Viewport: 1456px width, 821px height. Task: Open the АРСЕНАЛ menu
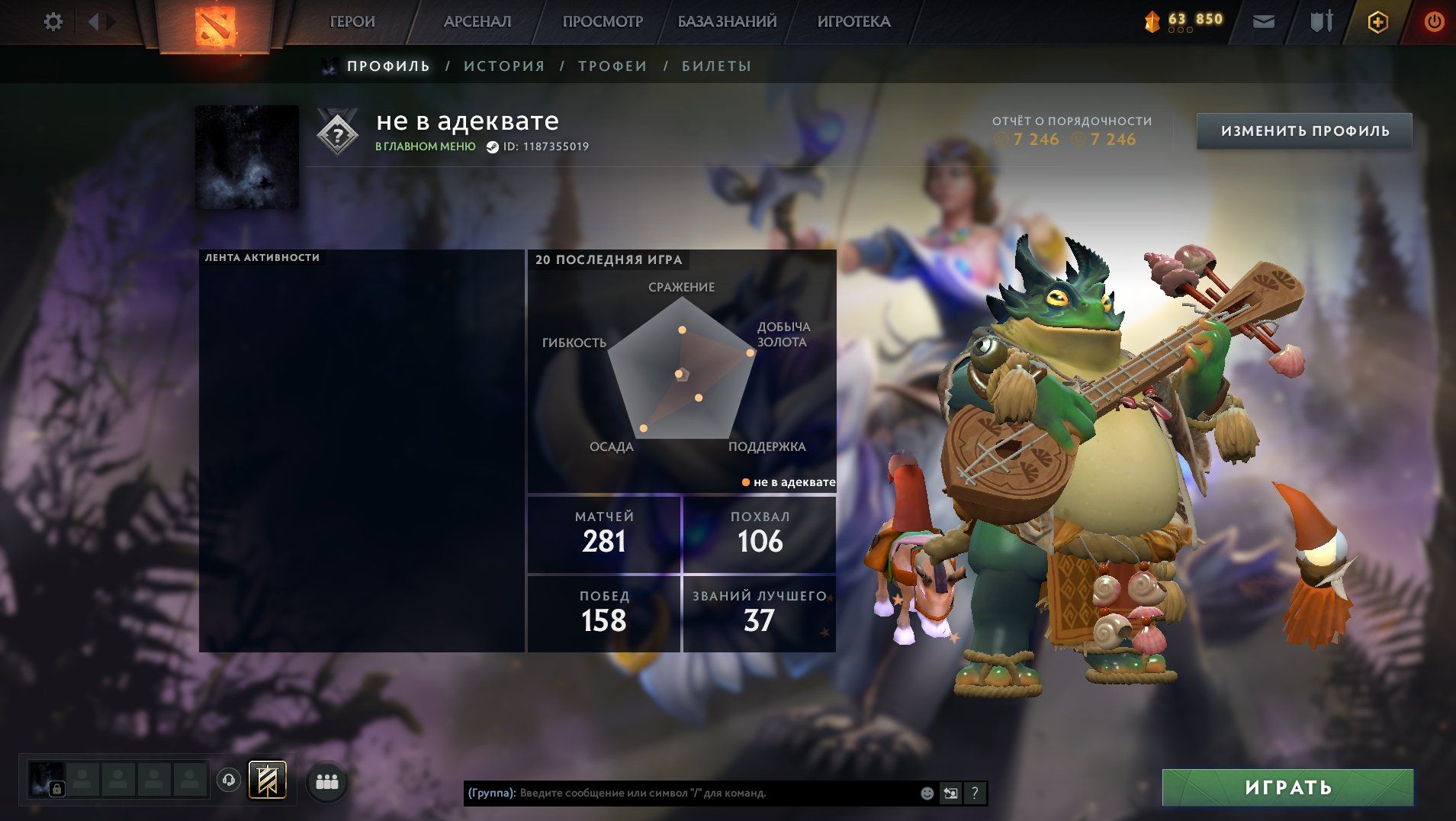(x=477, y=22)
